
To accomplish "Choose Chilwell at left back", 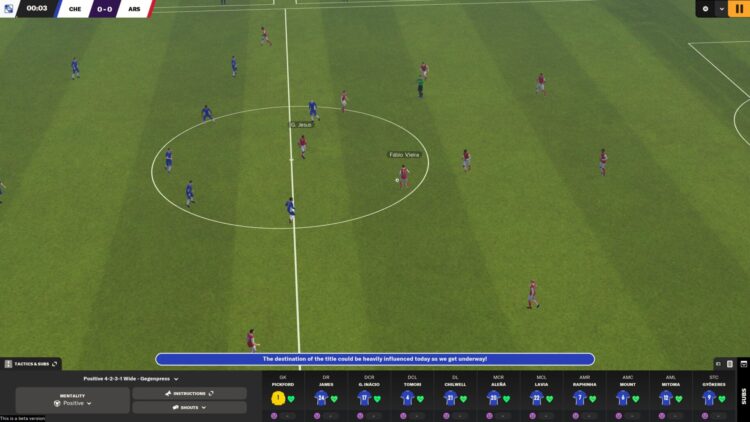I will click(451, 398).
